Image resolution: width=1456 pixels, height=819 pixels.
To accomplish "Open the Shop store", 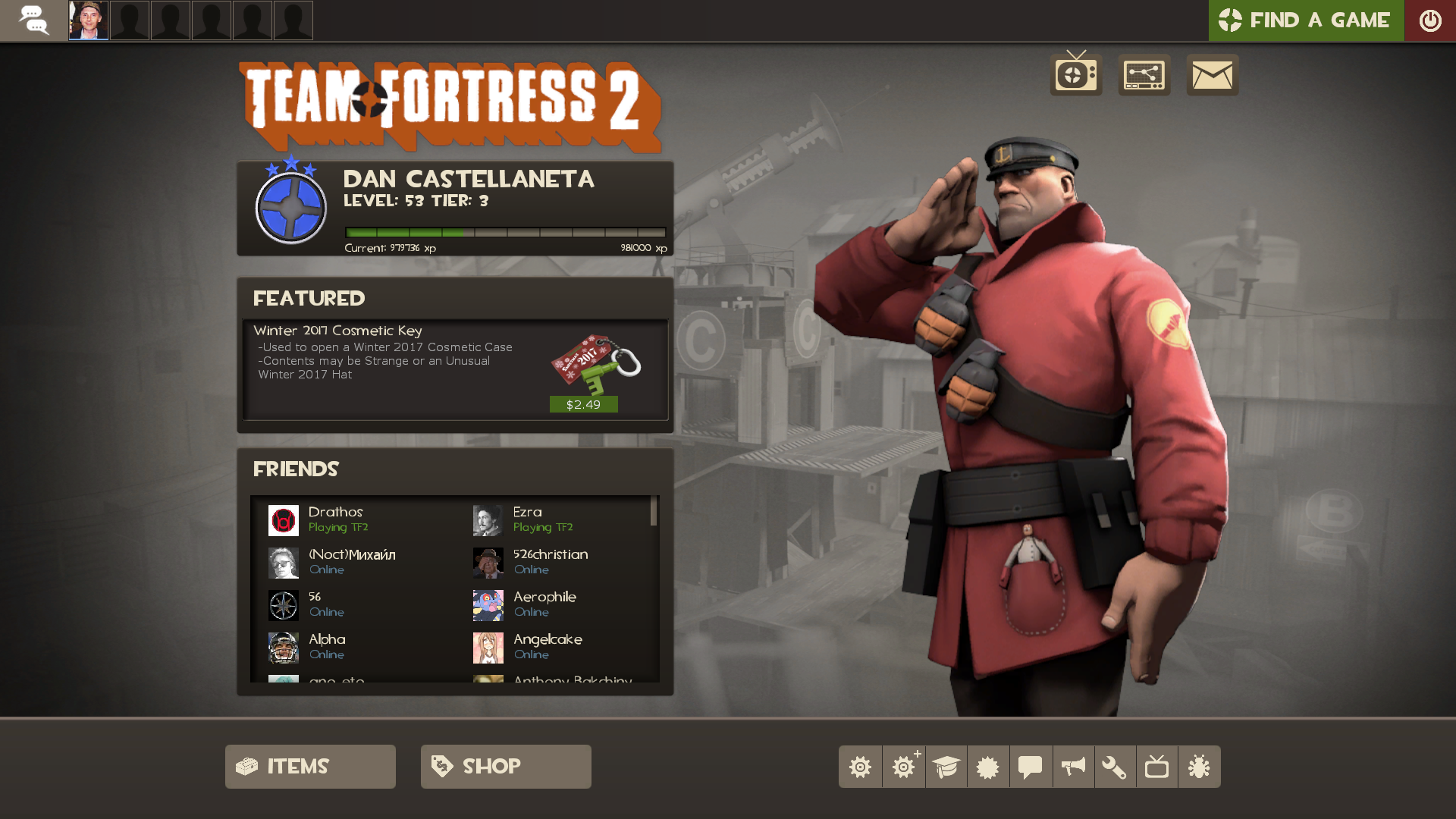I will pos(506,766).
